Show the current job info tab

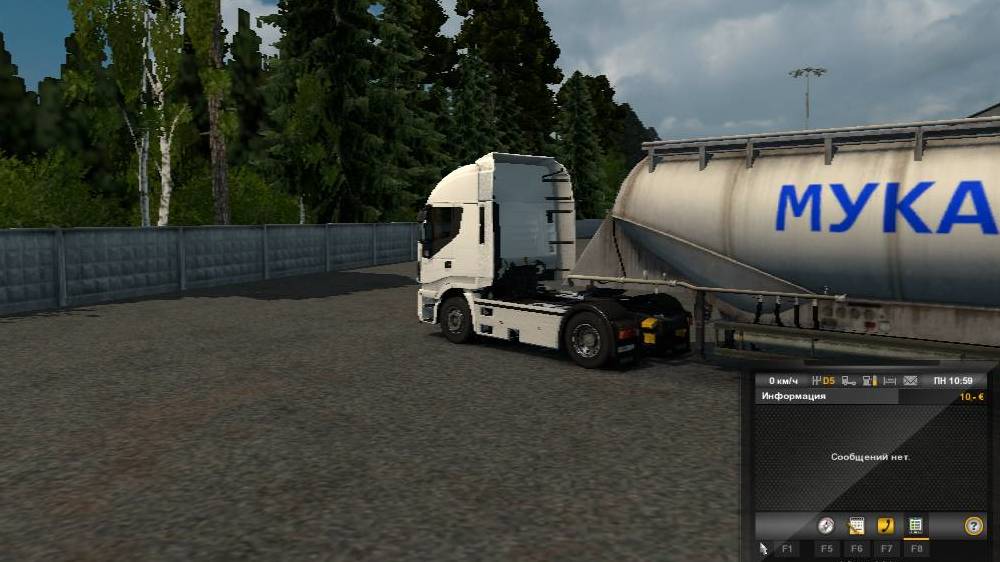[856, 526]
